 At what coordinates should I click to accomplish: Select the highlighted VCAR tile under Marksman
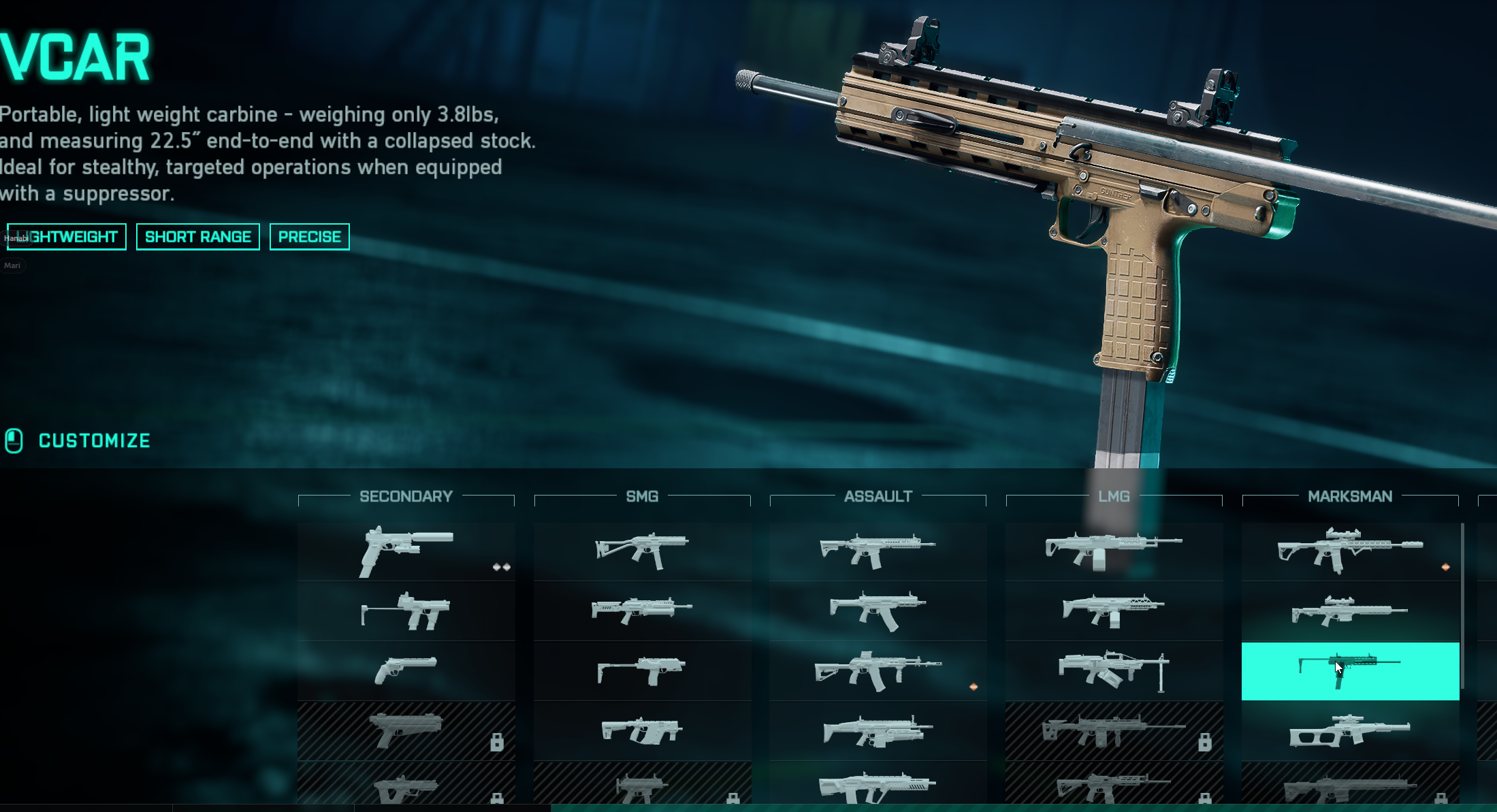[x=1350, y=671]
